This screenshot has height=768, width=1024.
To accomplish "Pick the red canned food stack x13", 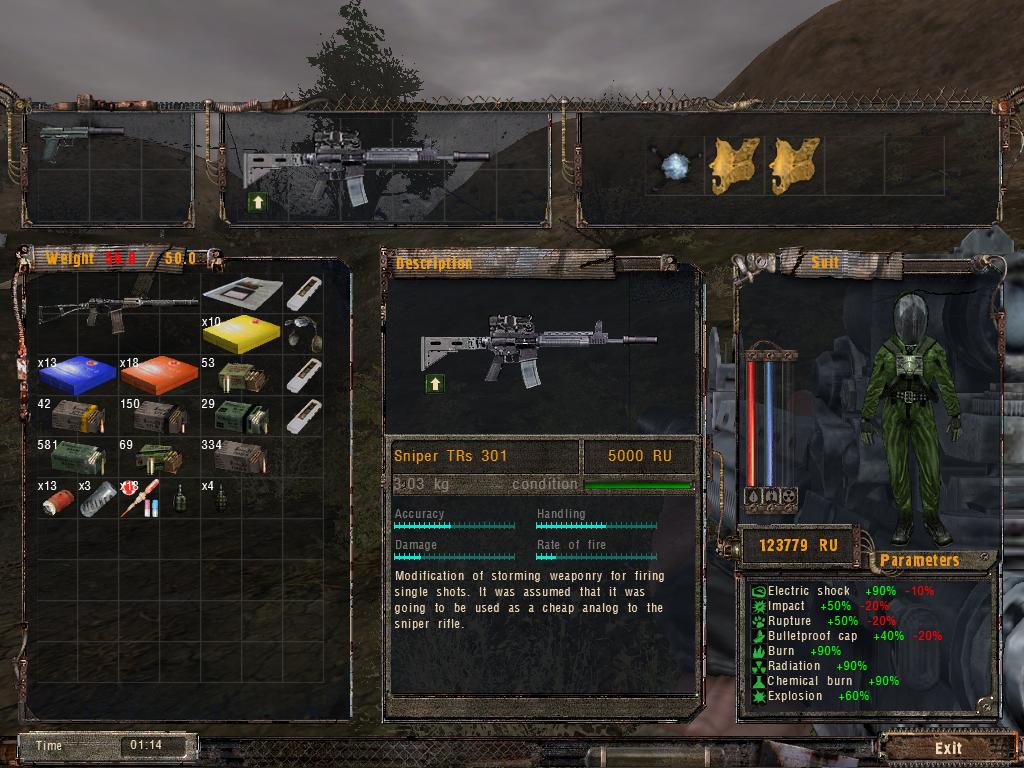I will pos(56,500).
